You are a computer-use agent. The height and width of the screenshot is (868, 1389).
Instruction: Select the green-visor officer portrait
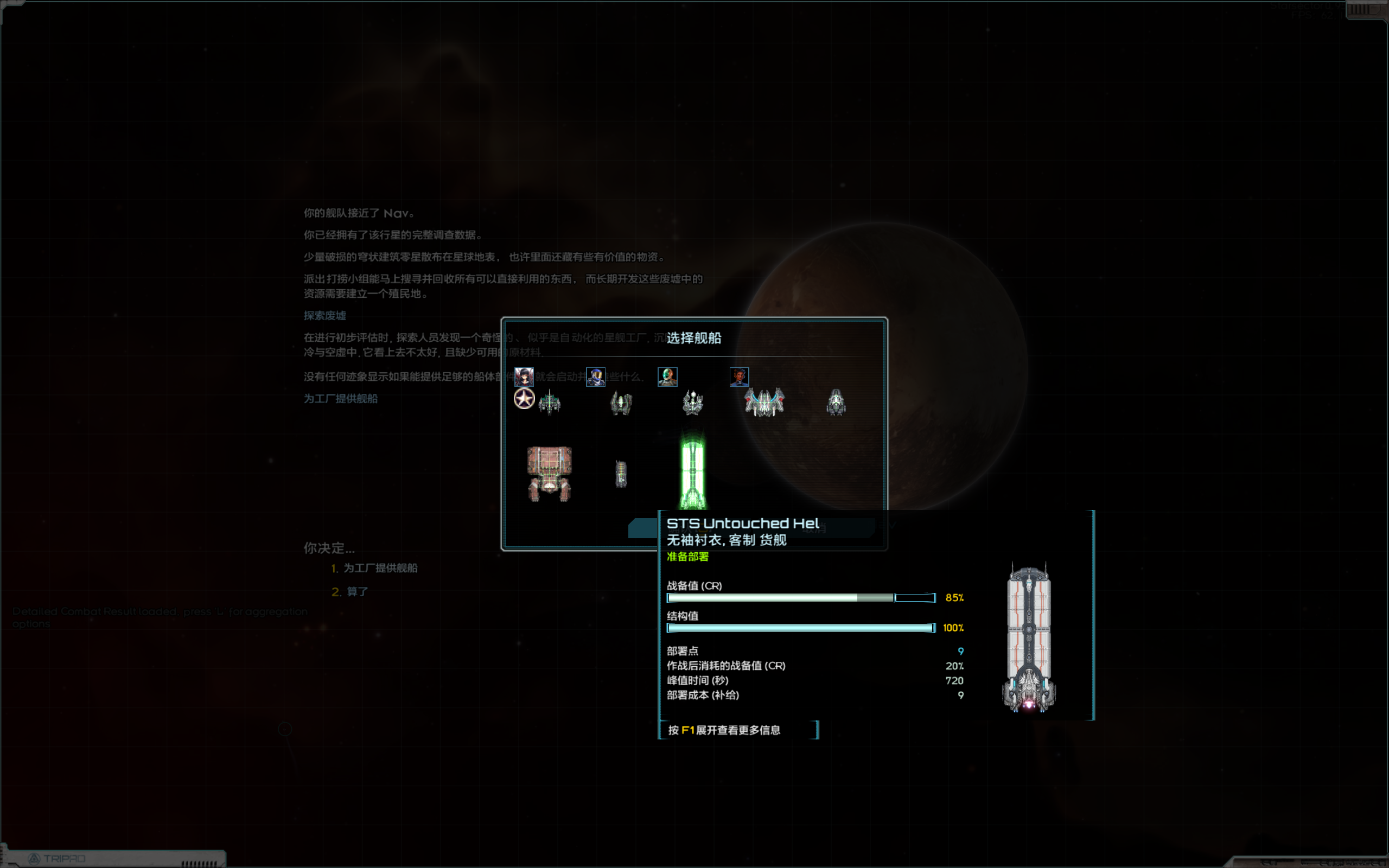(667, 376)
